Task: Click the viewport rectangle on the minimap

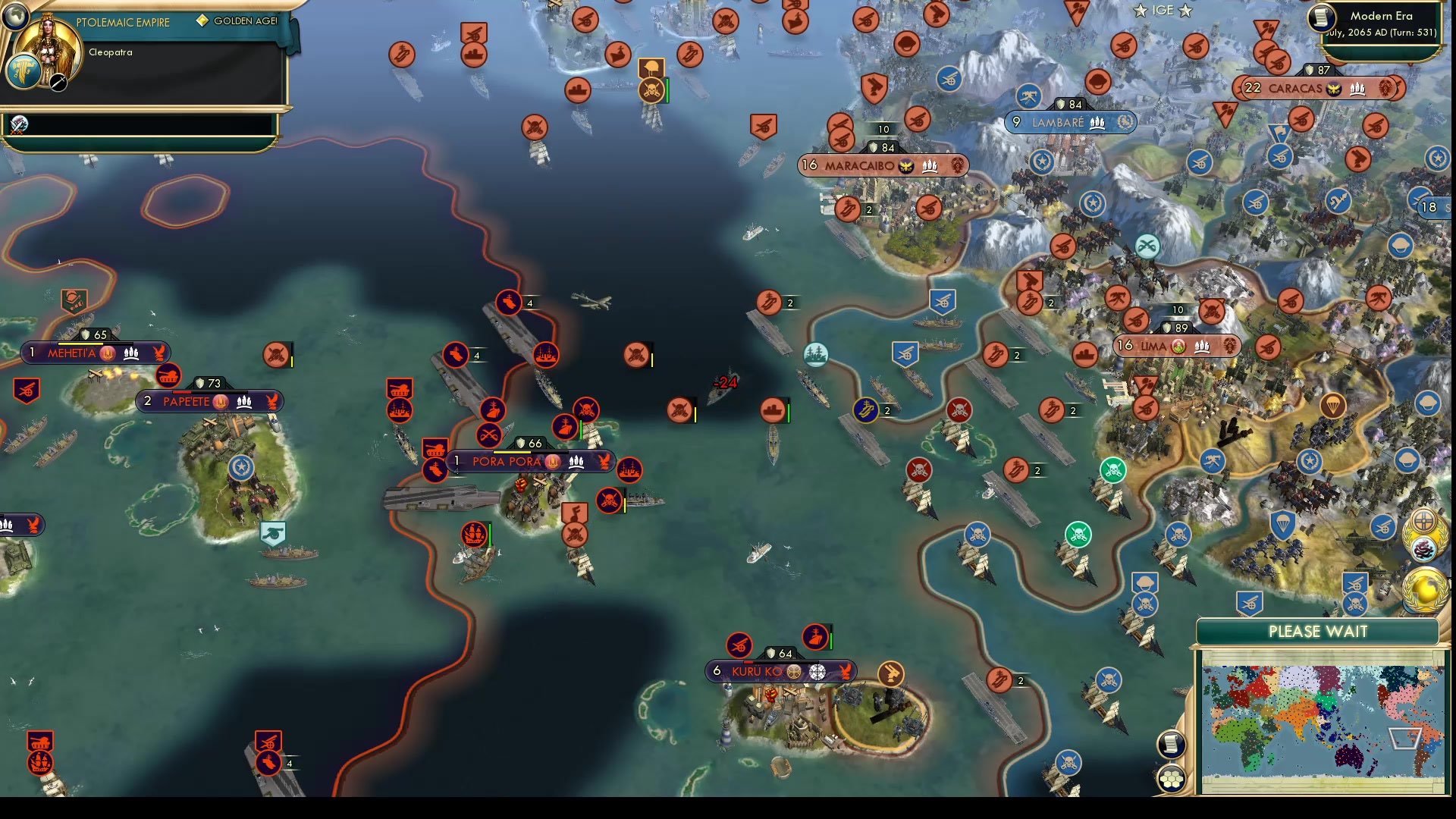Action: (1404, 739)
